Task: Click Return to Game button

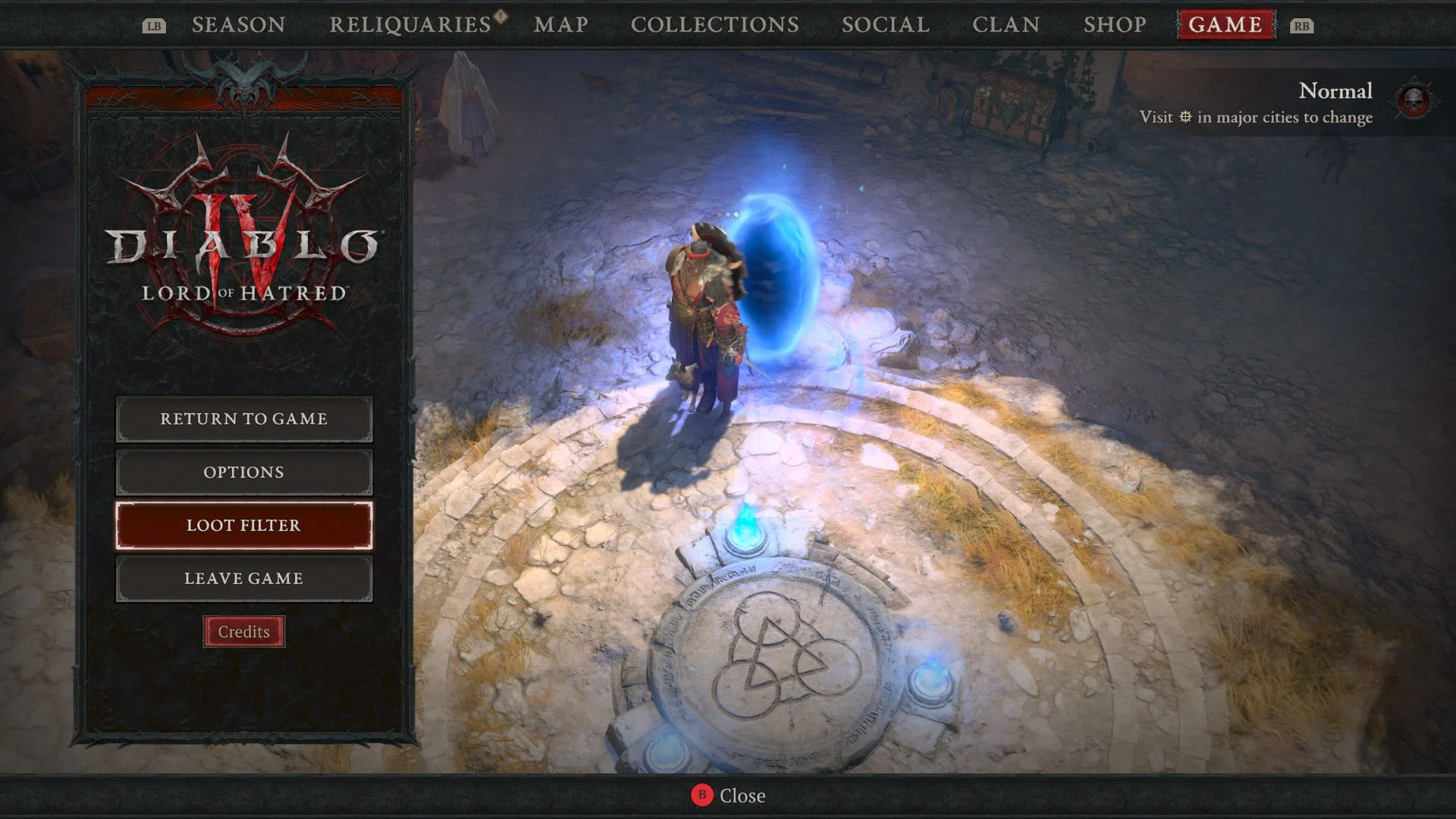Action: click(x=243, y=419)
